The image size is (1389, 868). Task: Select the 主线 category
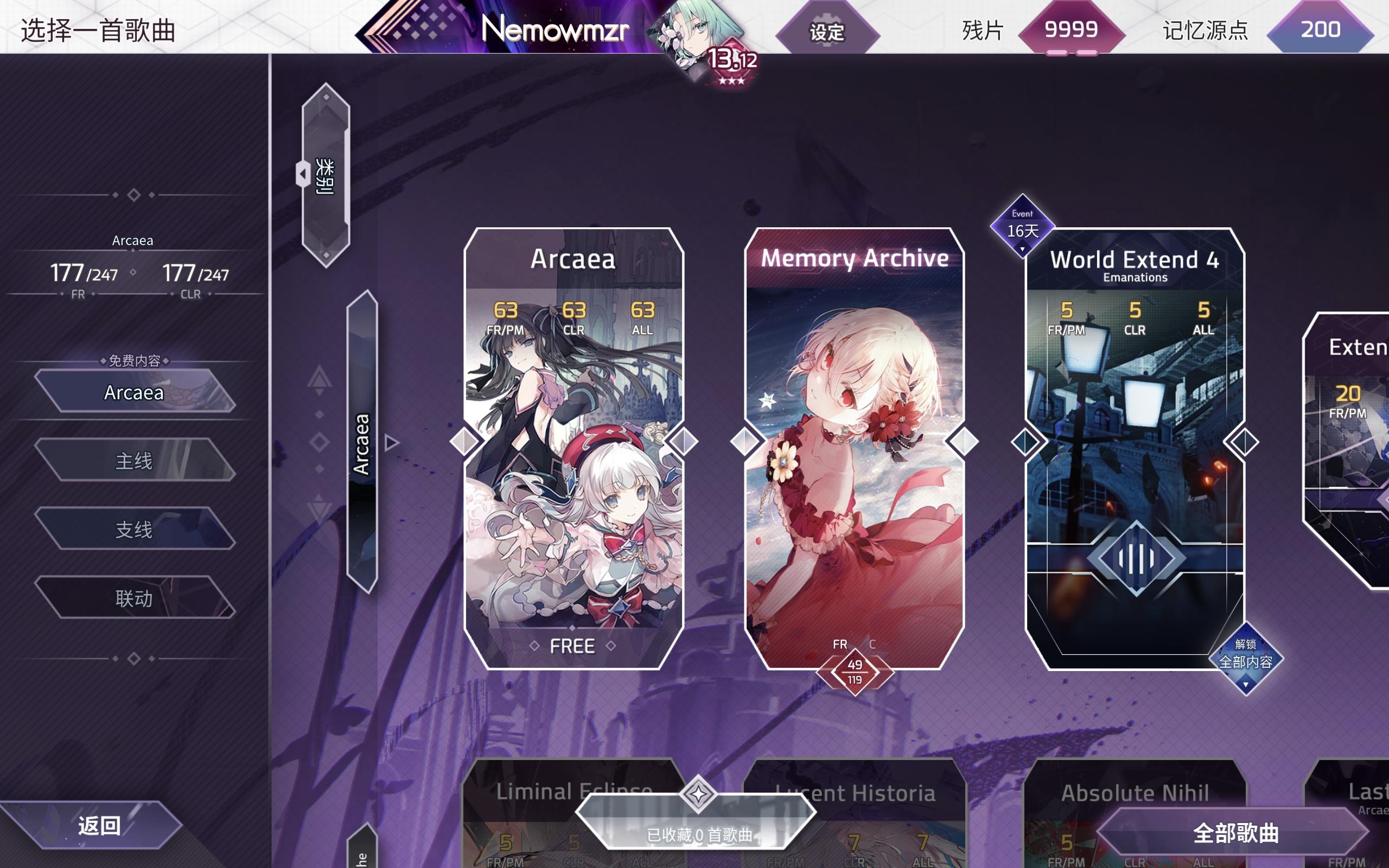tap(137, 461)
